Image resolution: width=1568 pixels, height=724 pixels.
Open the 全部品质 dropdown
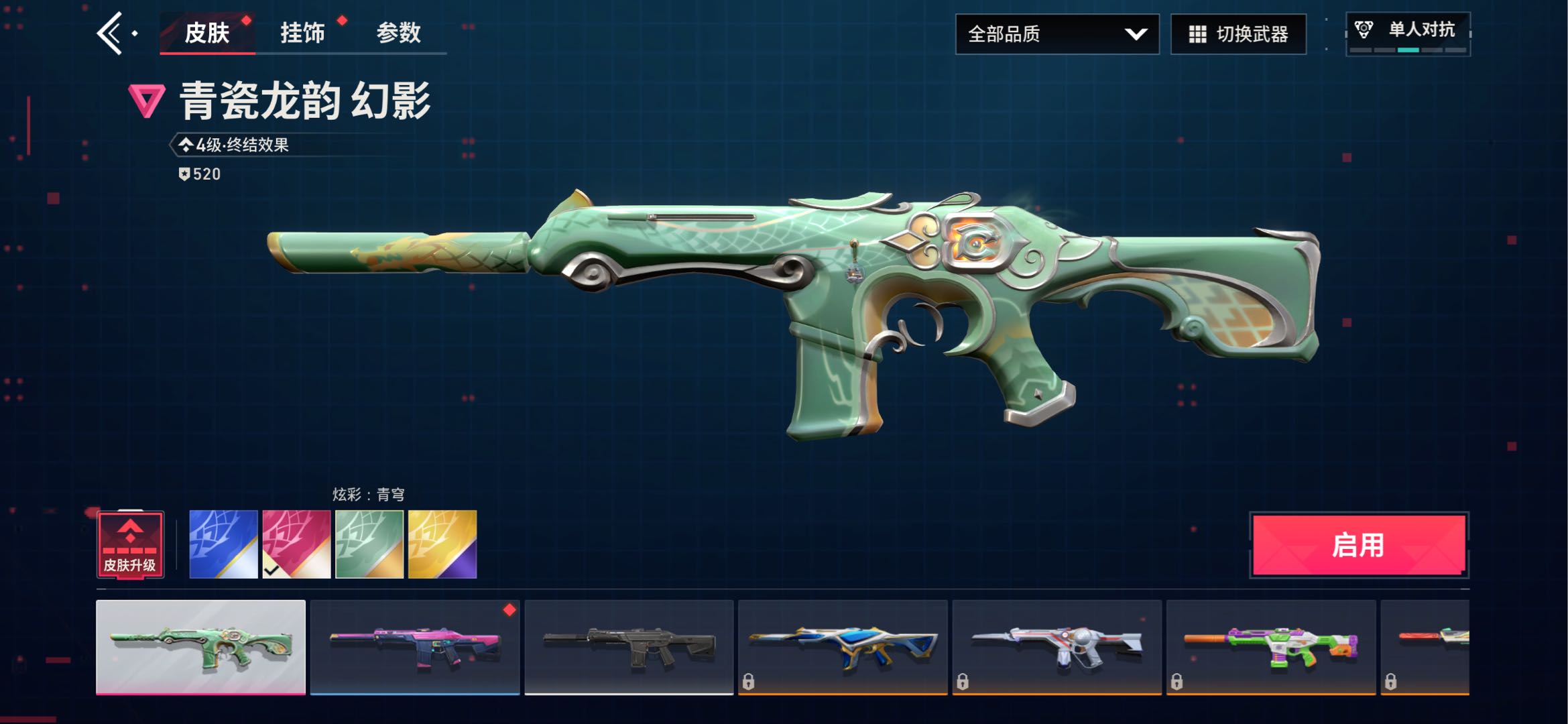[x=1057, y=34]
